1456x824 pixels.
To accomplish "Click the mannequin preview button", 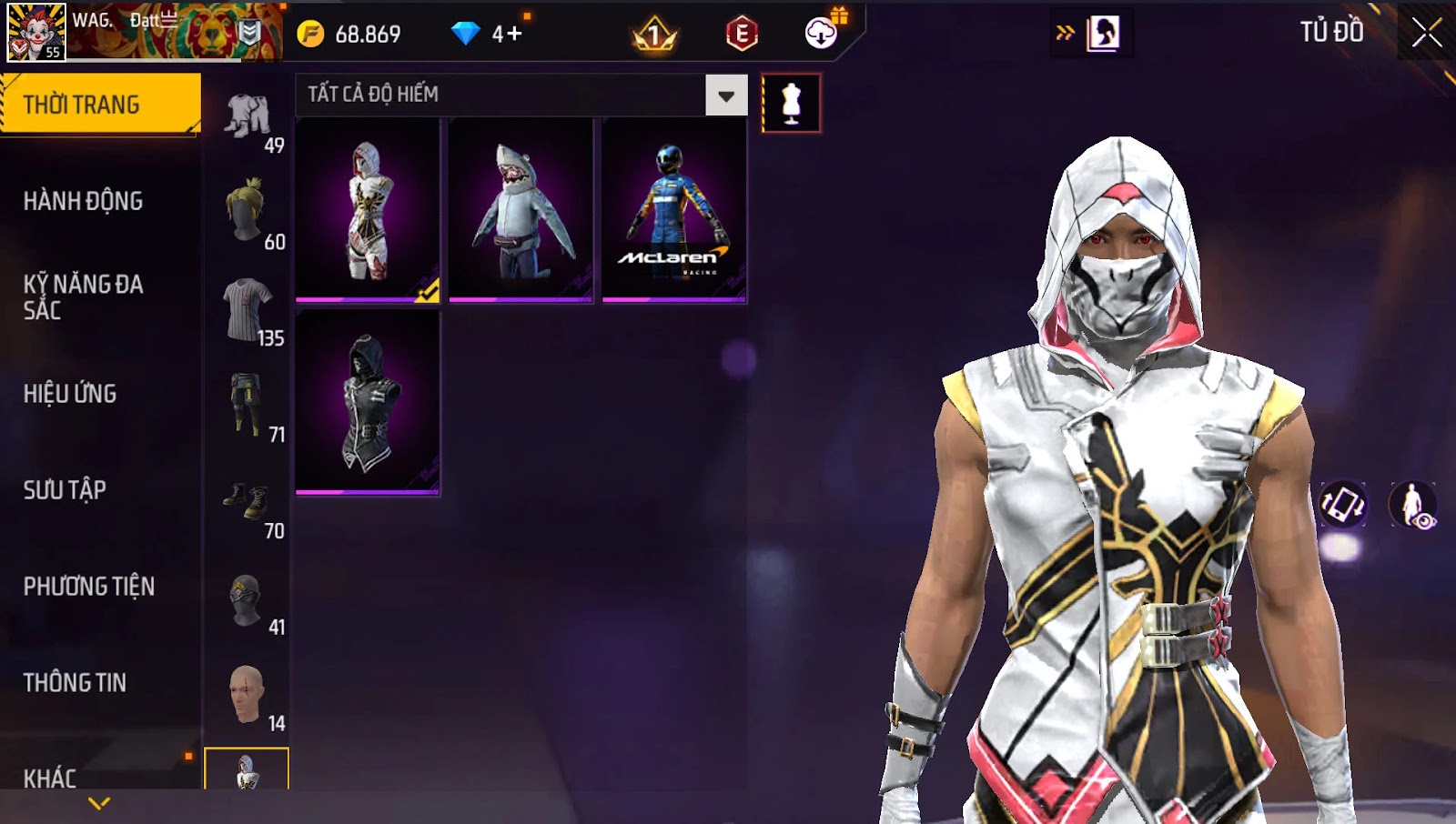I will pyautogui.click(x=791, y=104).
